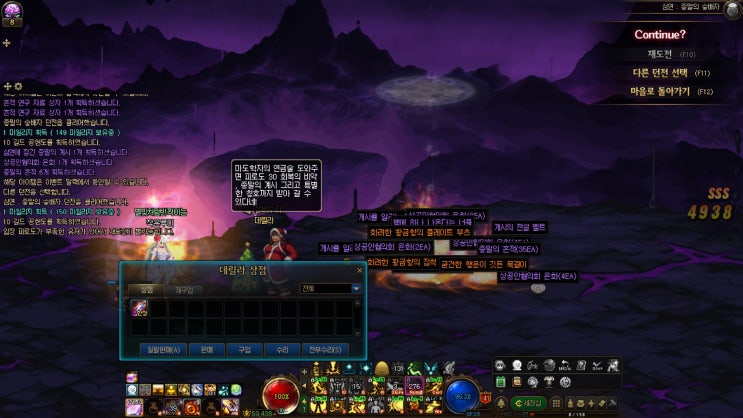
Task: Click the 구입 buy button
Action: click(x=243, y=349)
